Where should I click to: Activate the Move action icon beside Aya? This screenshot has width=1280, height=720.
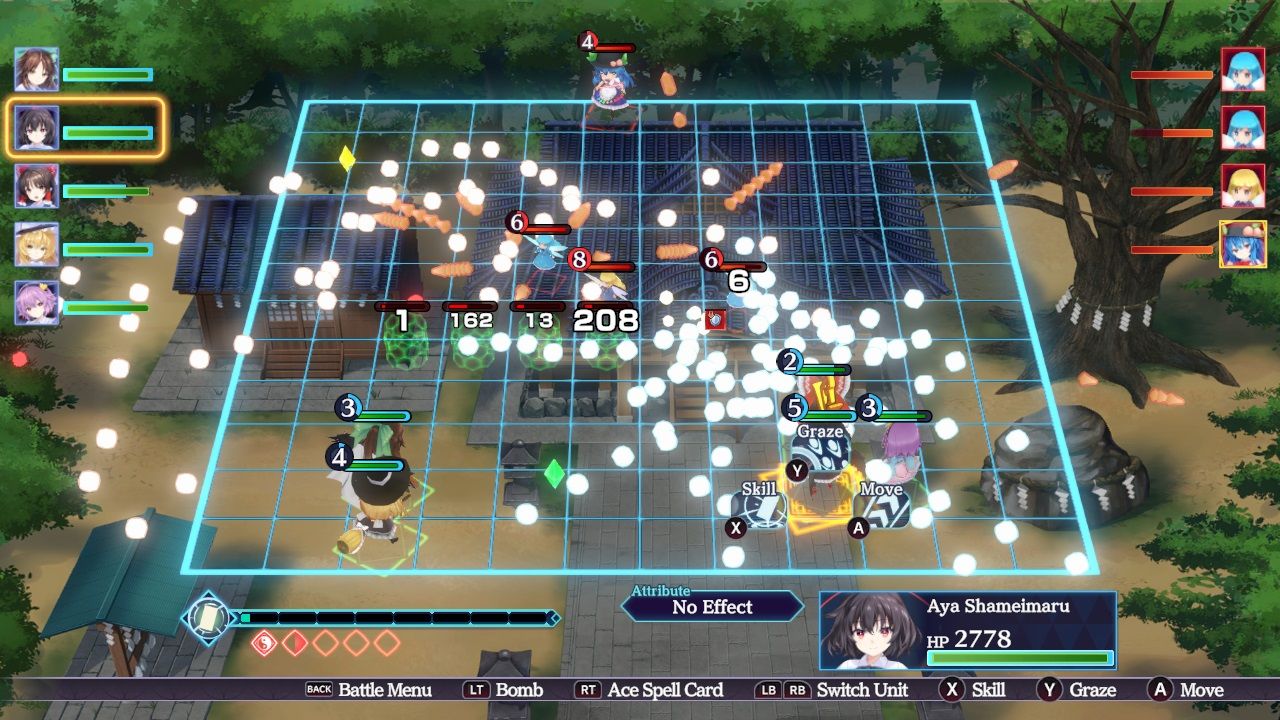(x=884, y=509)
